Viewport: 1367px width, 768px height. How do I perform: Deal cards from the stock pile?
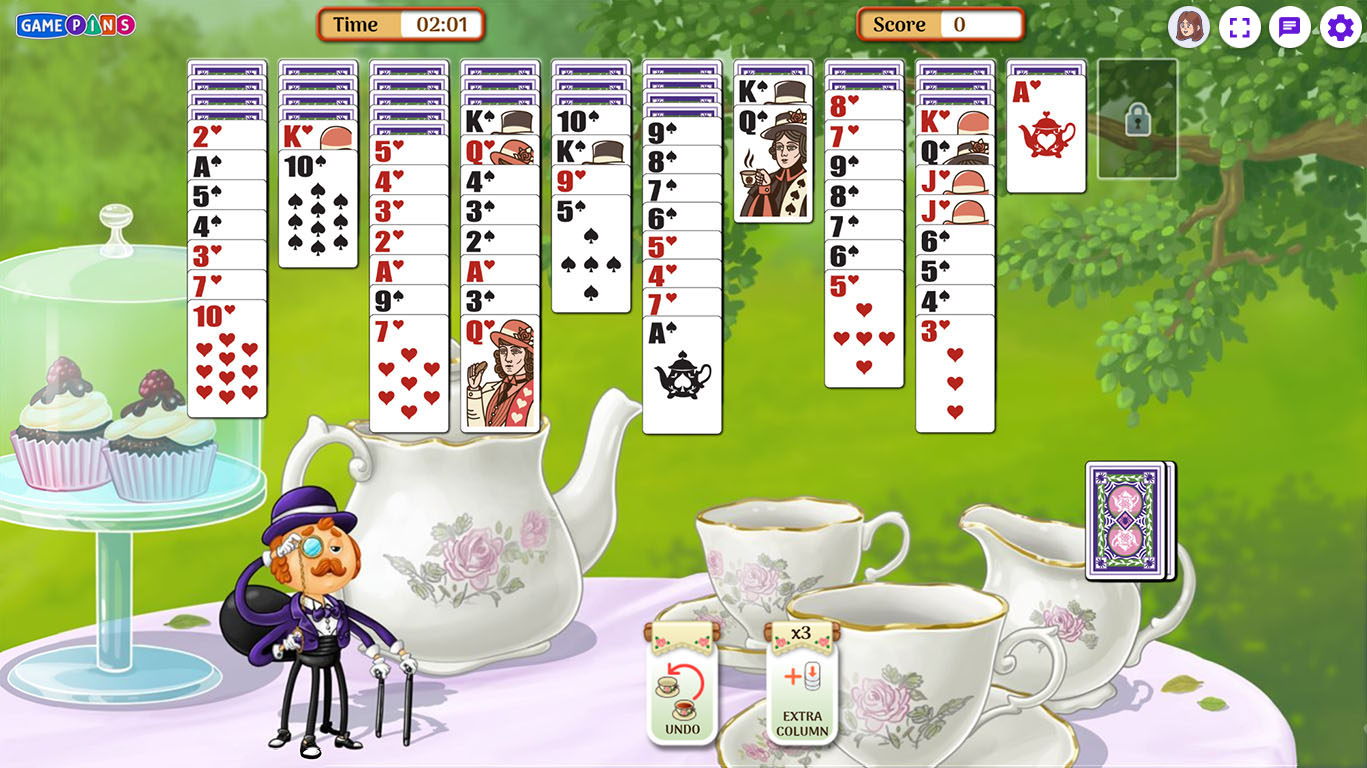point(1127,520)
